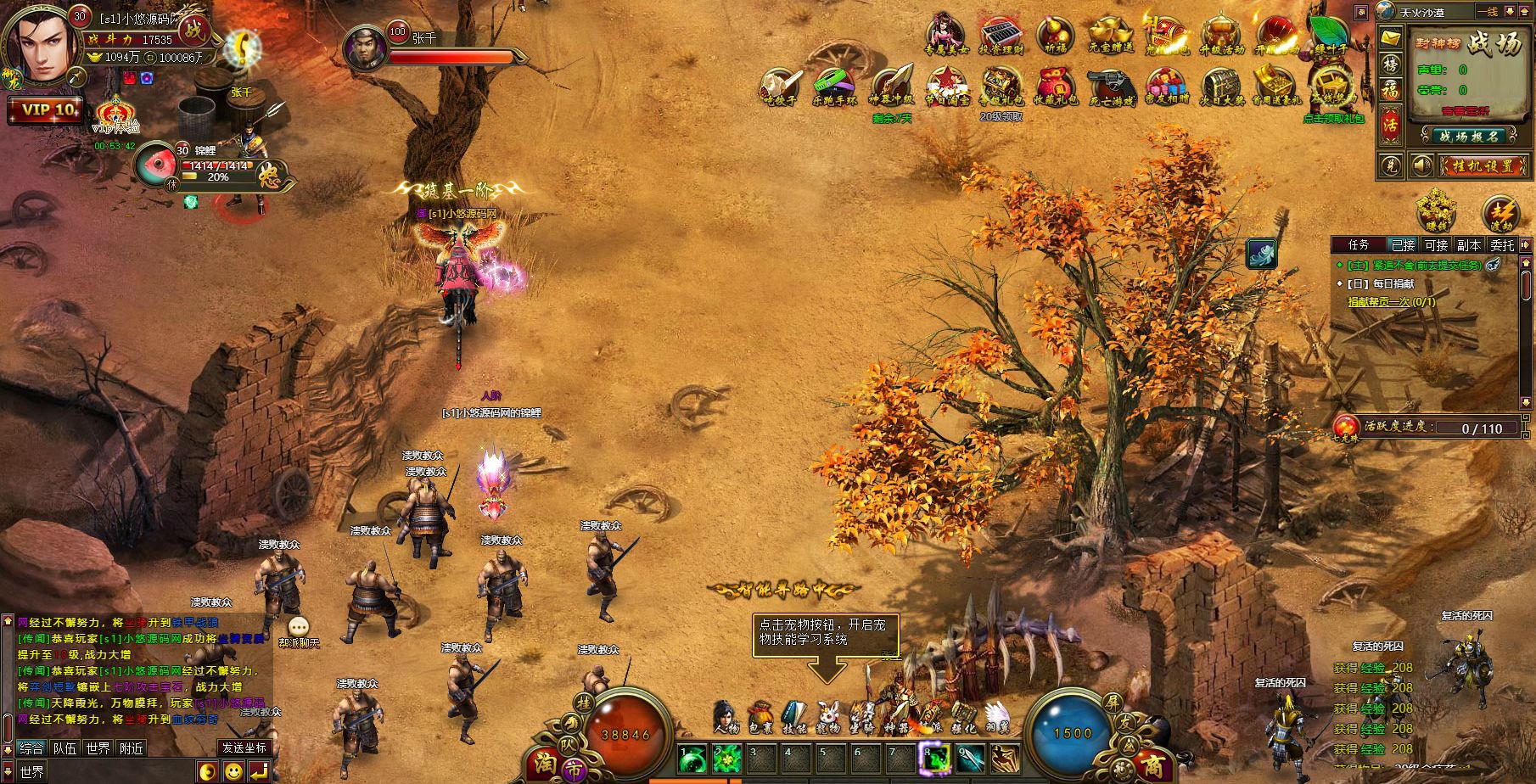Open the 死亡游戏 revolver event
This screenshot has height=784, width=1536.
[1112, 86]
